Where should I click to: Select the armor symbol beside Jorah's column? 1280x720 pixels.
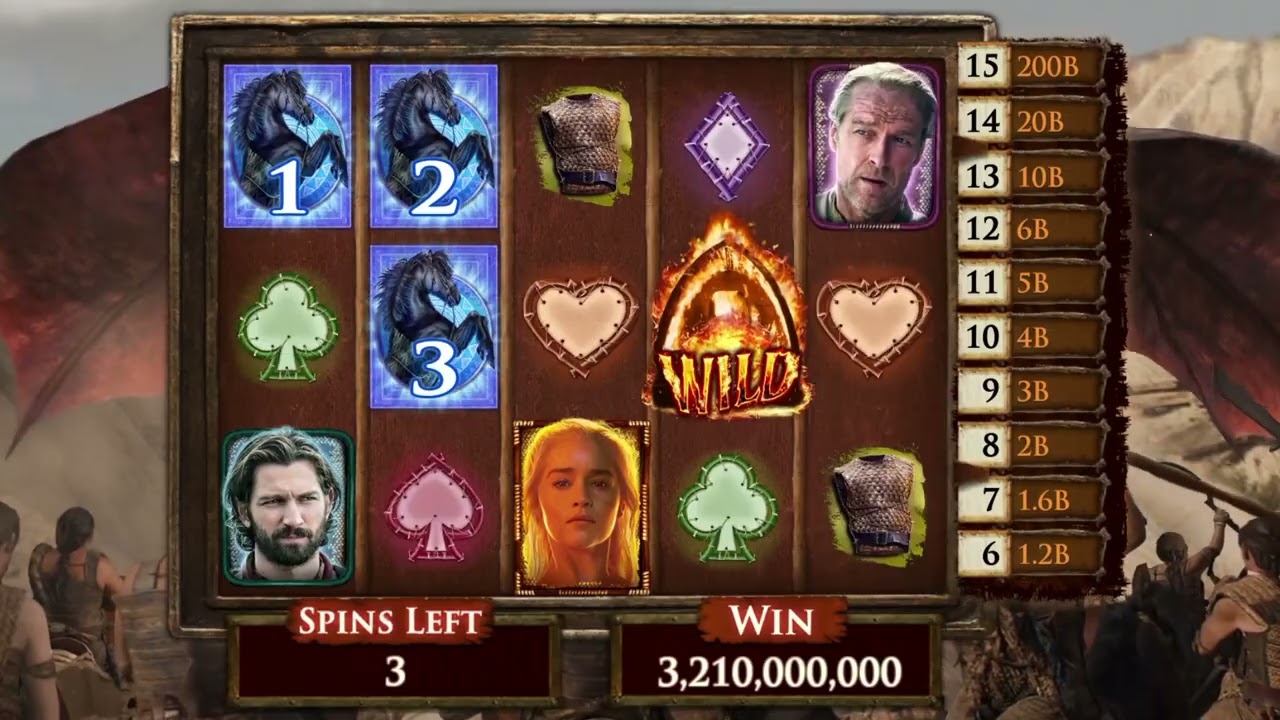[875, 505]
